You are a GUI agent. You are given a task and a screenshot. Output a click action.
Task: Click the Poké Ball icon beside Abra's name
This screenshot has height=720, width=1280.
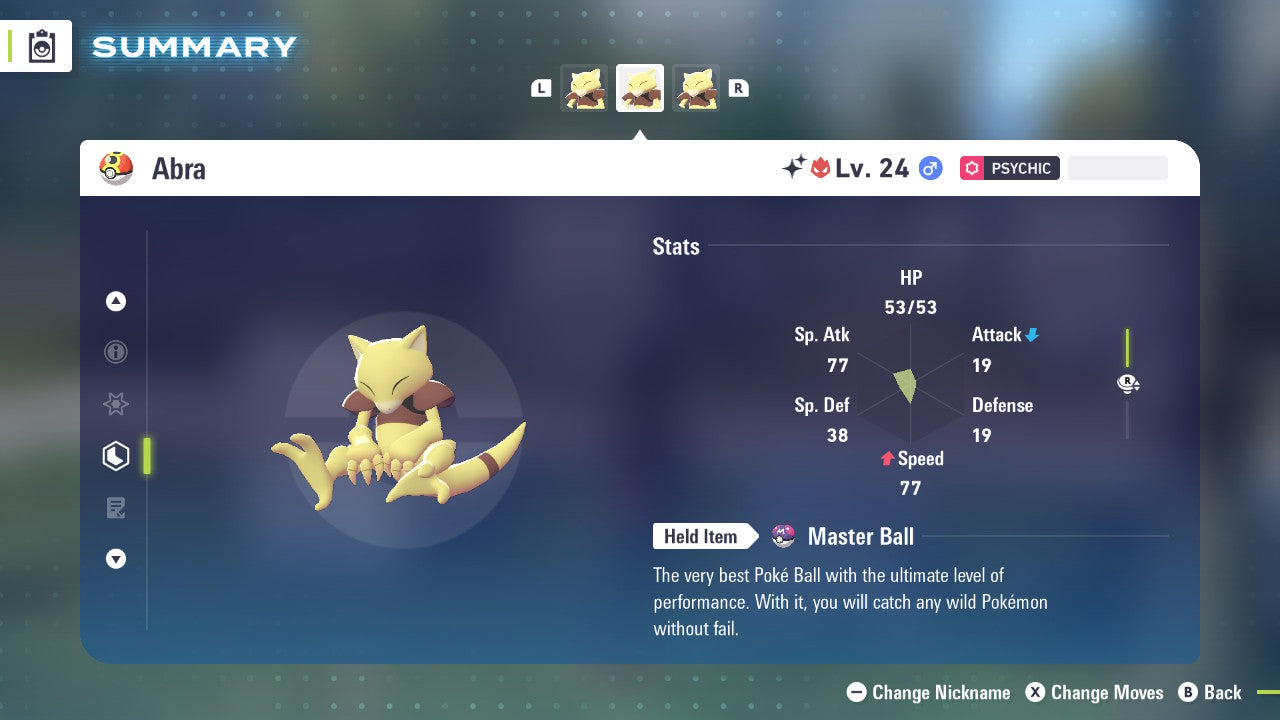115,168
